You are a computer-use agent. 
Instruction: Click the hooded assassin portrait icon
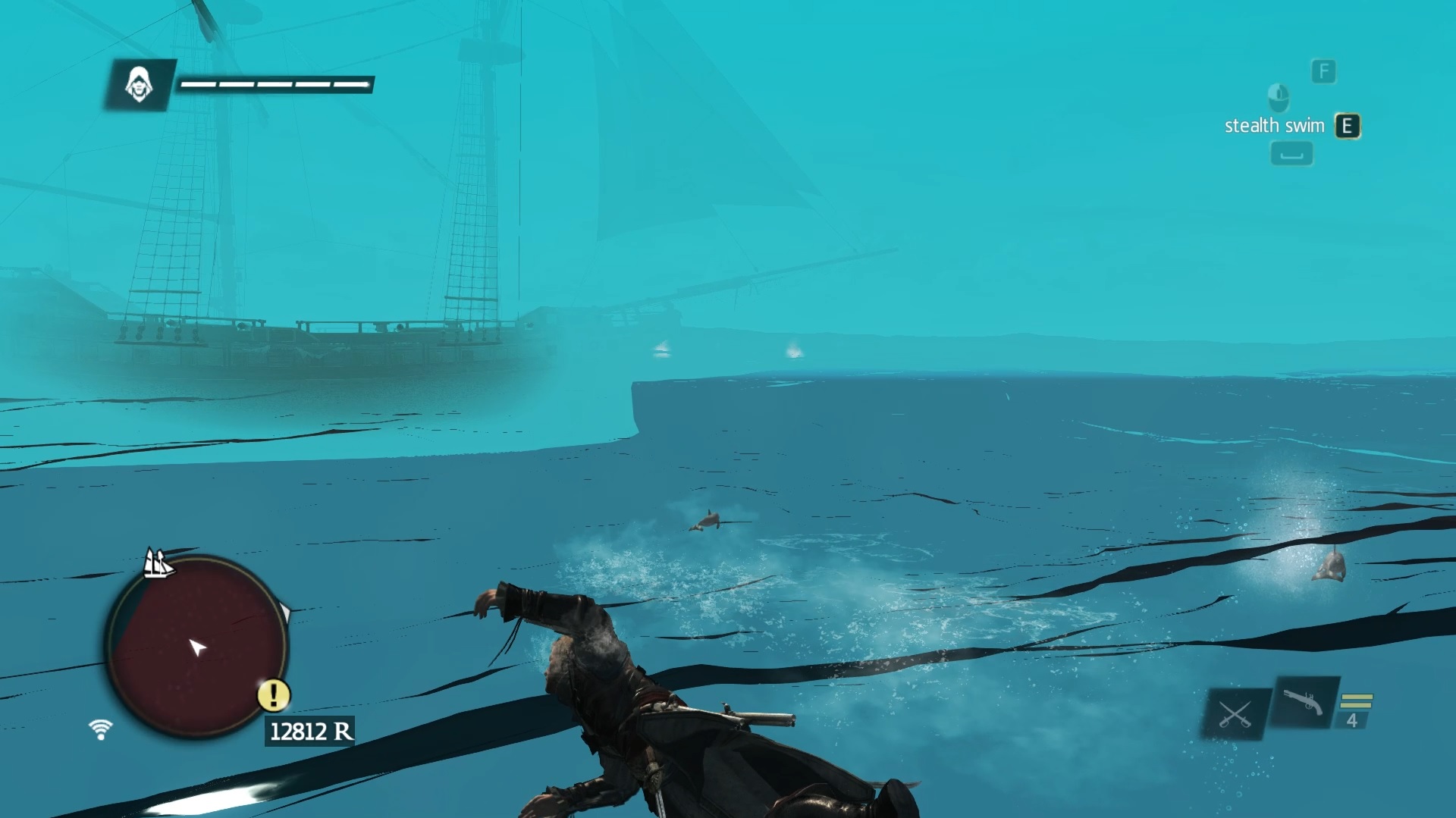(x=139, y=84)
